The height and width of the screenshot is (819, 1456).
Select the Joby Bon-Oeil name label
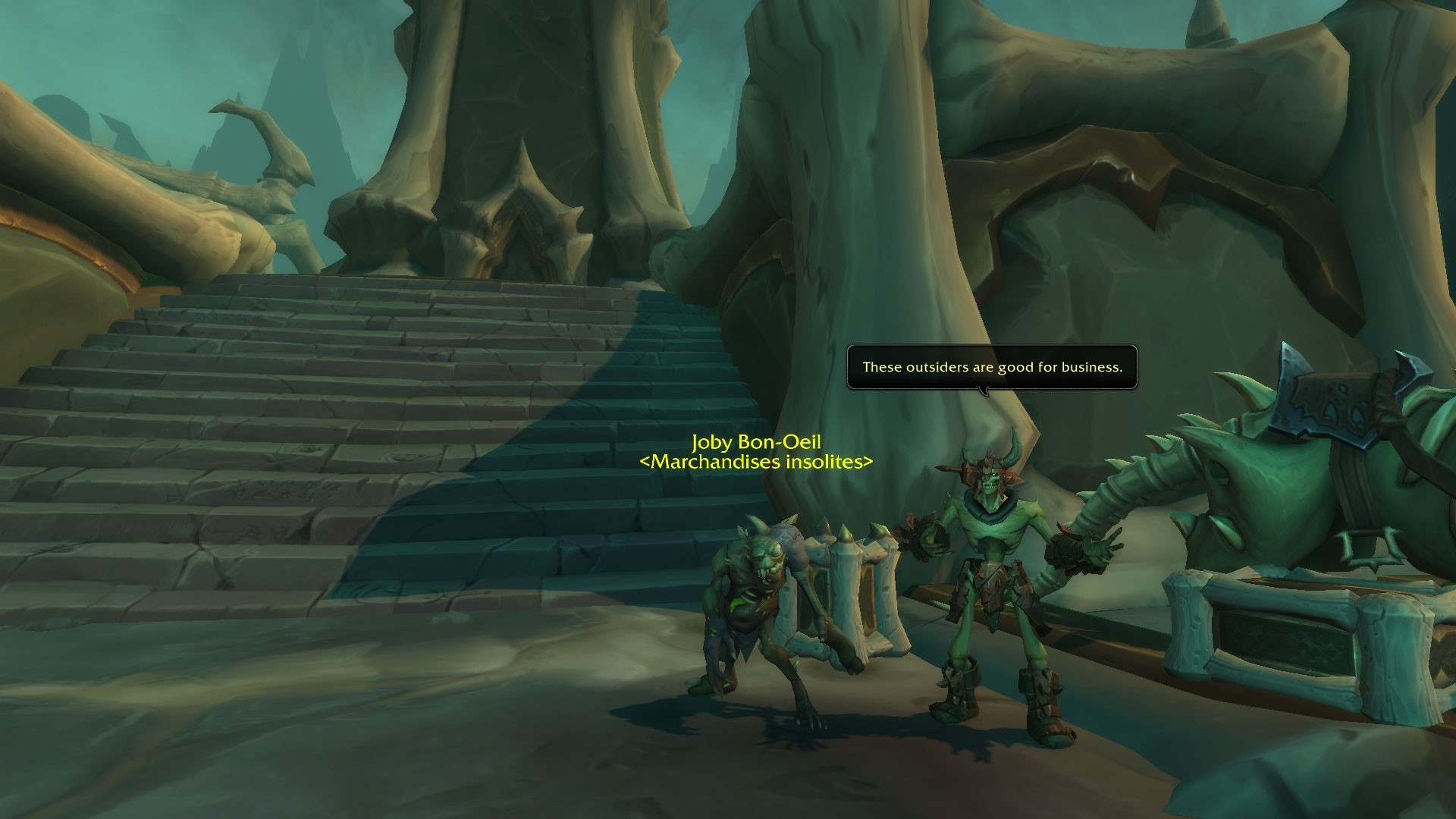point(756,442)
